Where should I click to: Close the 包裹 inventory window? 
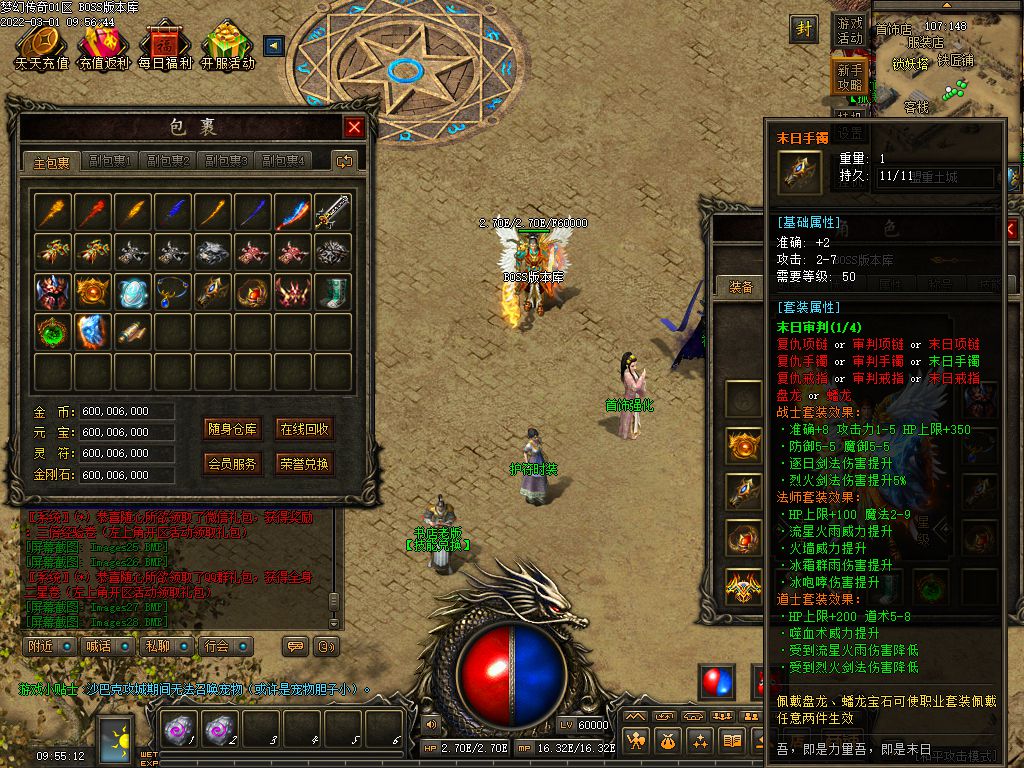pos(354,127)
